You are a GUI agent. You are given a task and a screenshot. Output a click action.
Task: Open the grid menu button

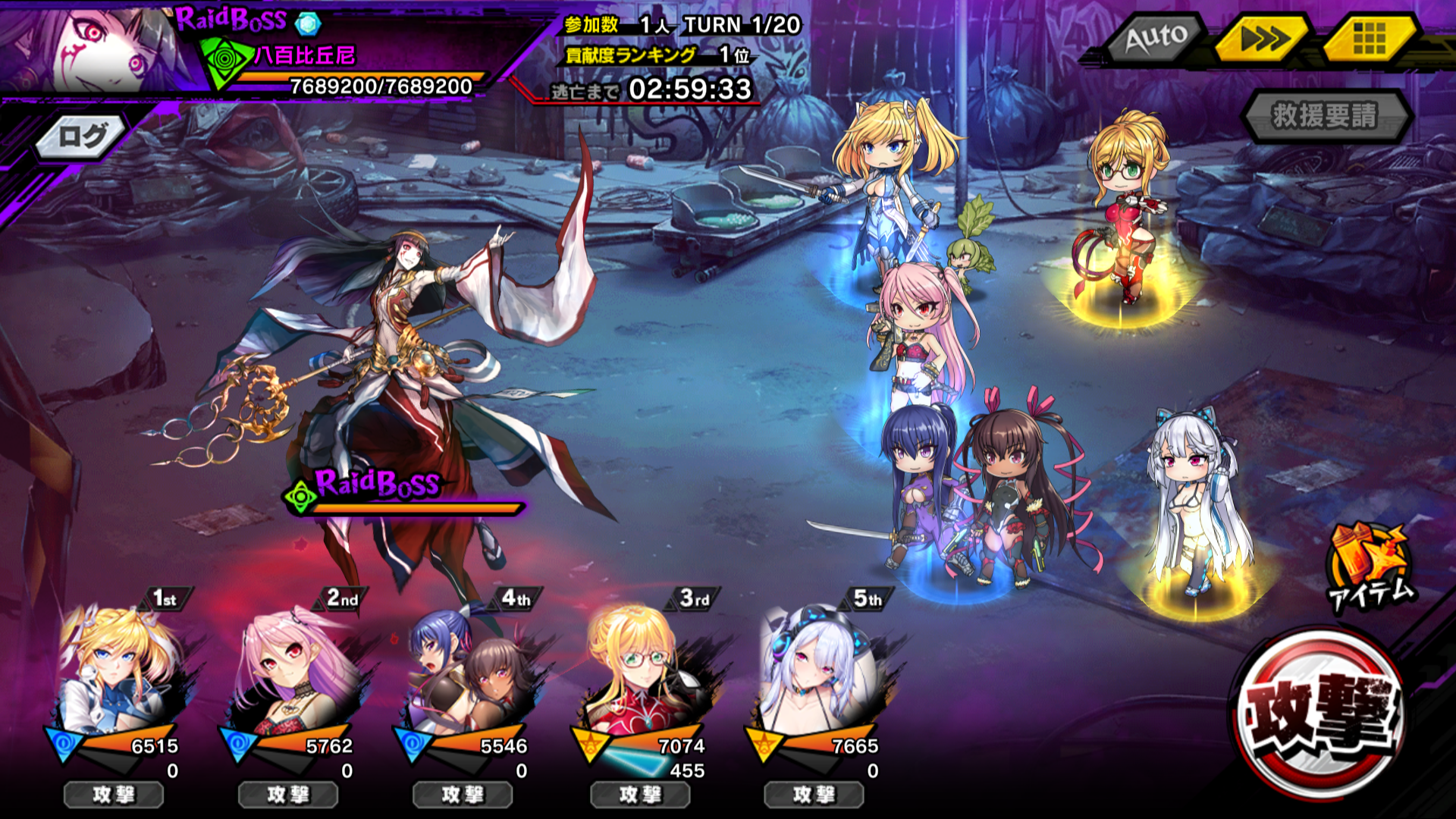click(1370, 38)
